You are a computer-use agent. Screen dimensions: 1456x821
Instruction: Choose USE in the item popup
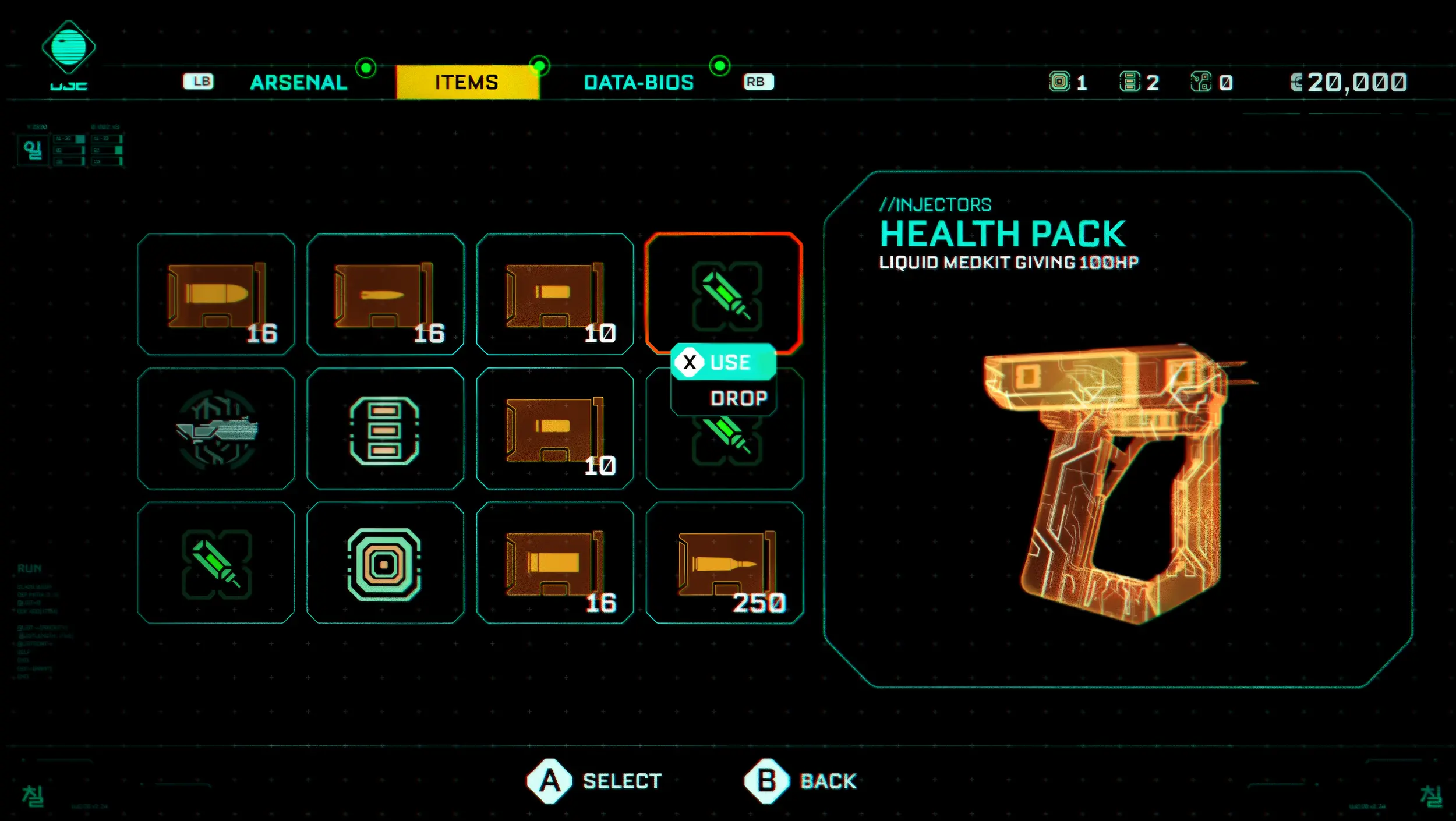pos(723,362)
